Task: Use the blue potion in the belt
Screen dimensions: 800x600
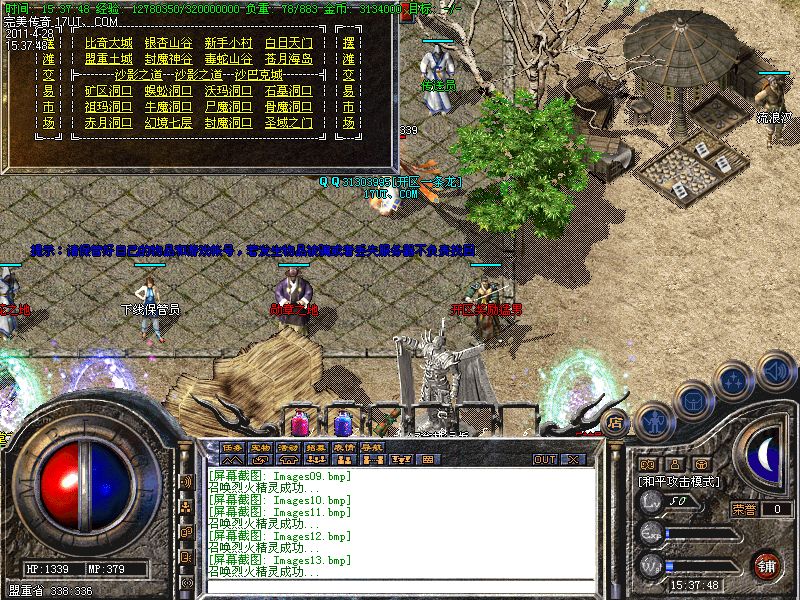Action: coord(344,420)
